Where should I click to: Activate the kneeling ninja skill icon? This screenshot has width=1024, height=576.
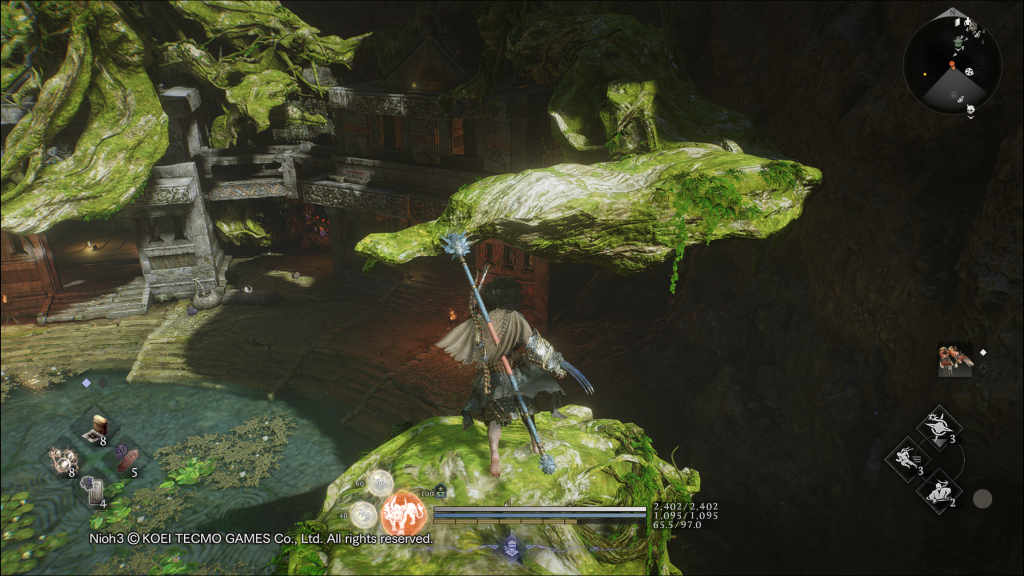pyautogui.click(x=940, y=490)
